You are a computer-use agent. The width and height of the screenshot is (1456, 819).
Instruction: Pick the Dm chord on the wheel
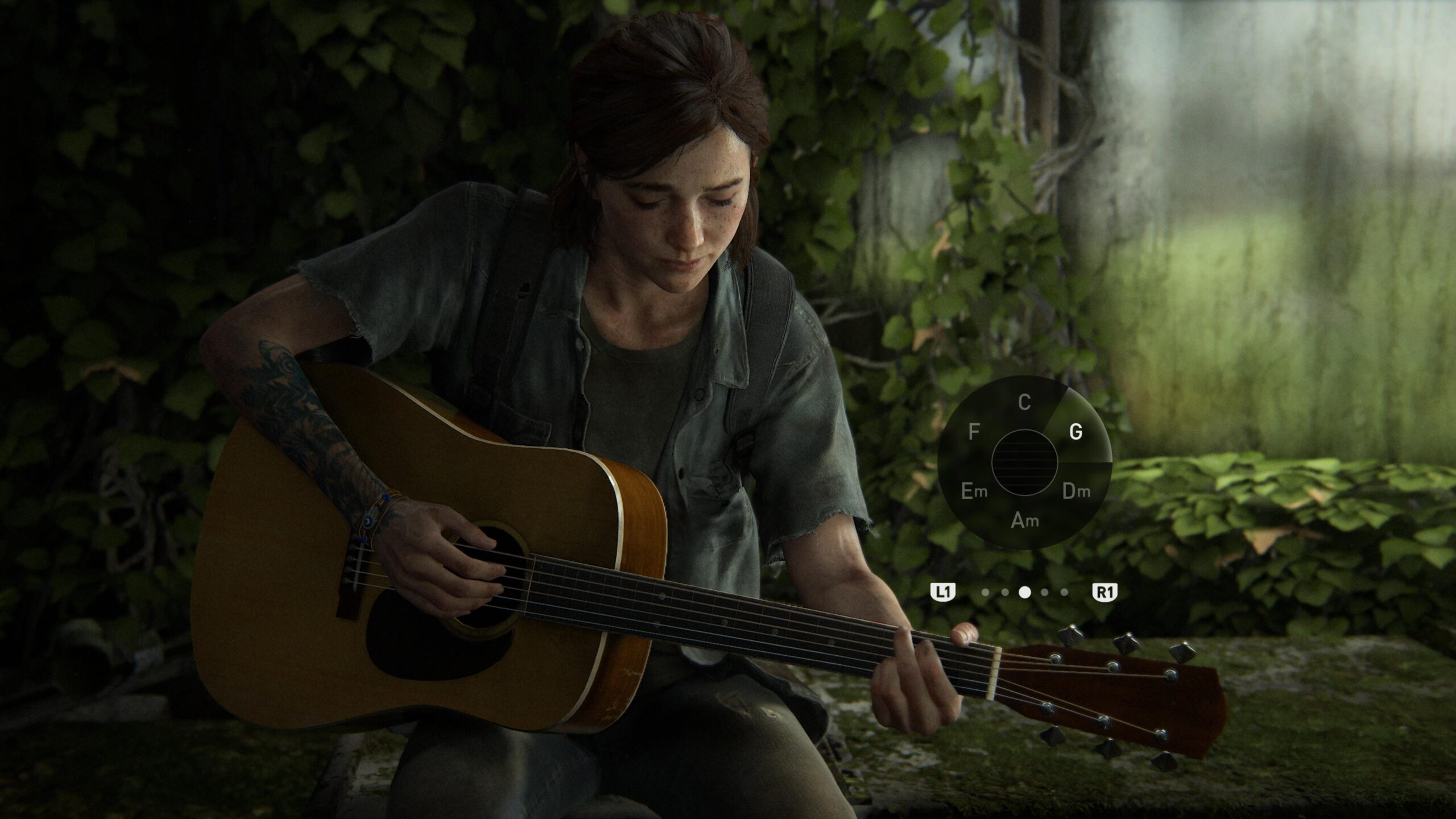(x=1076, y=492)
